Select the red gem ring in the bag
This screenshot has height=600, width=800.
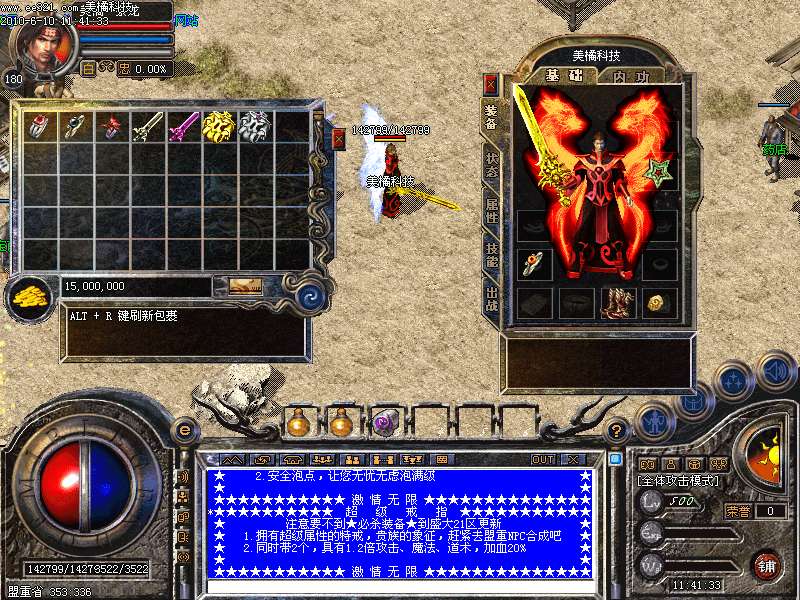point(37,126)
